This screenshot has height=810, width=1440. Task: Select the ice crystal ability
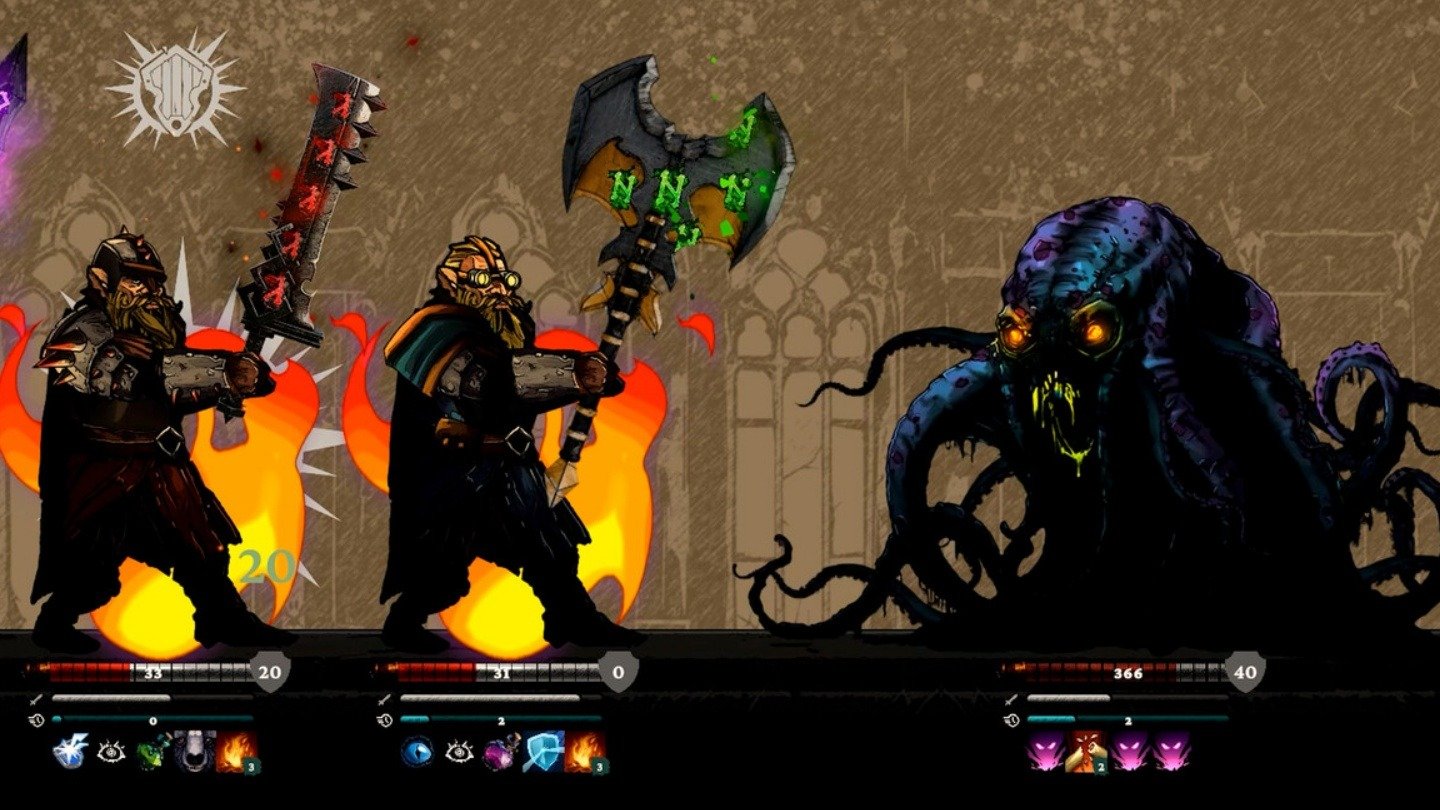pos(68,750)
